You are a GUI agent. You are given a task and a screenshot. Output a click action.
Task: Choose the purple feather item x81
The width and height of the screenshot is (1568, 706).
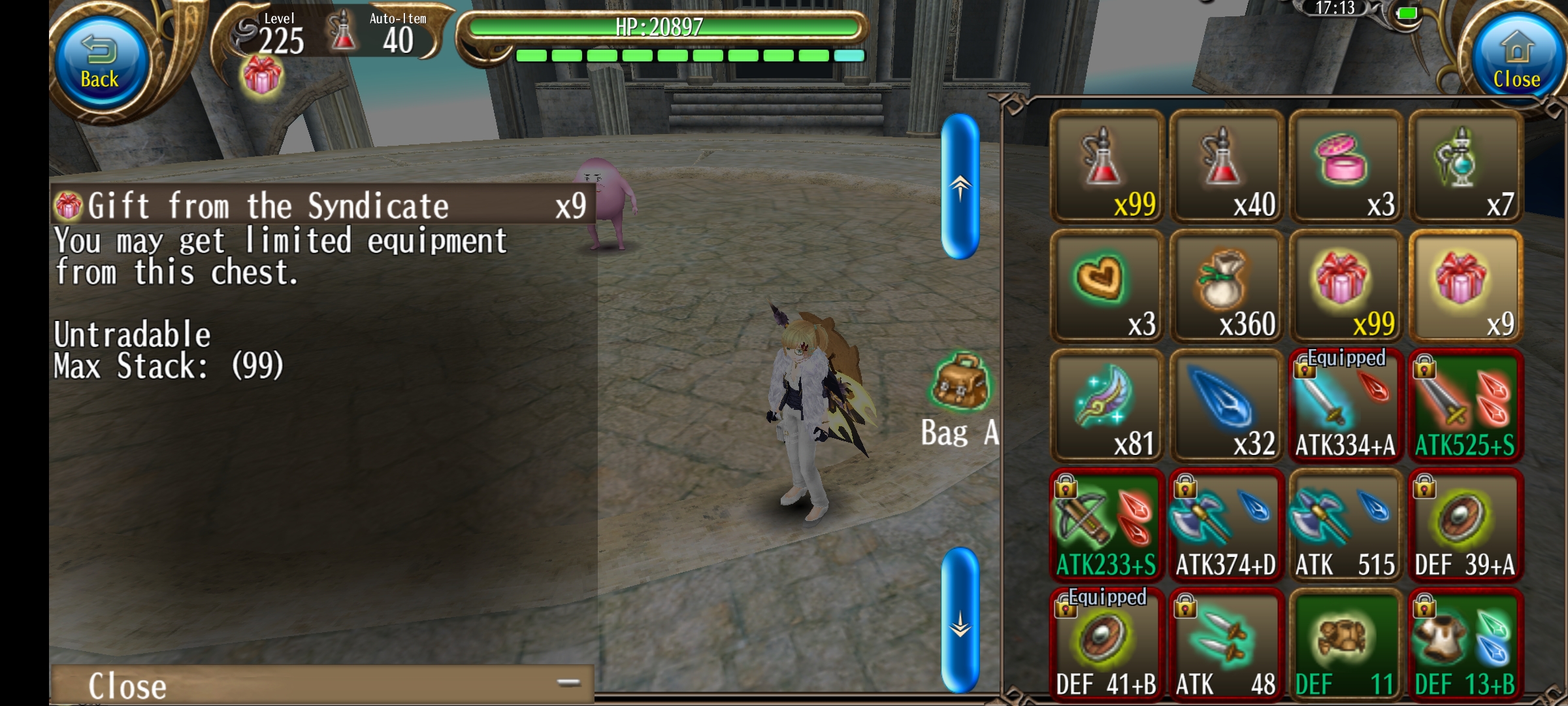click(1107, 406)
